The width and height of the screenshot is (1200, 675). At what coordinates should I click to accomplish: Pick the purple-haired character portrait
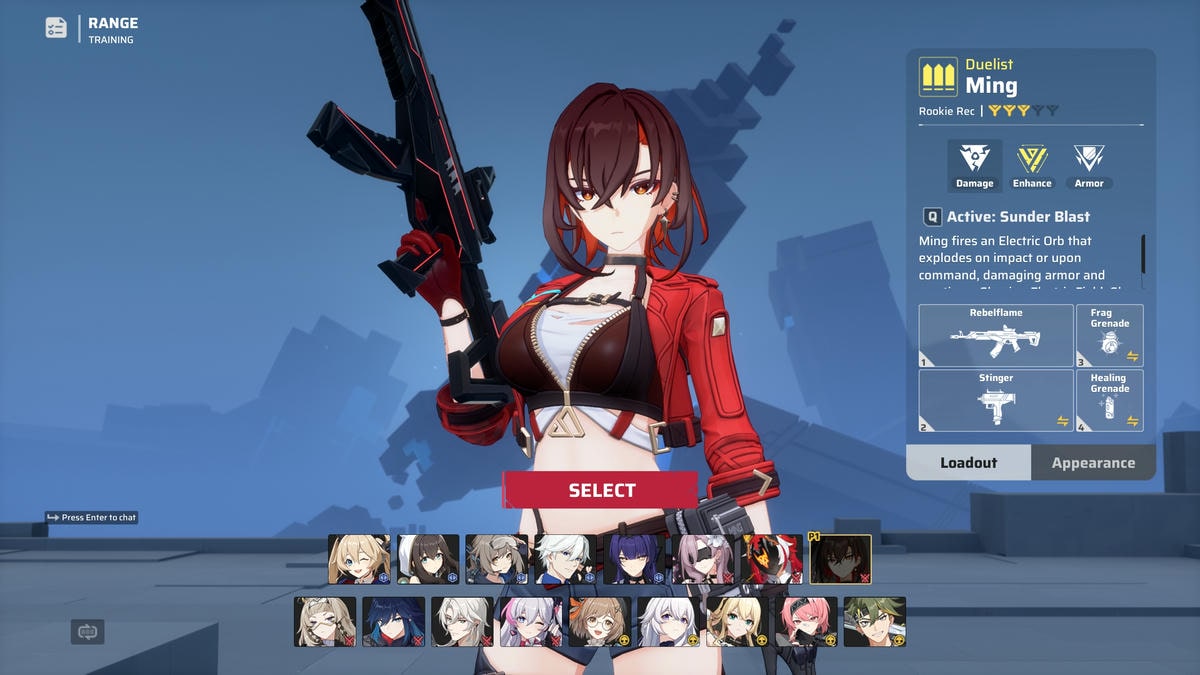pyautogui.click(x=634, y=559)
